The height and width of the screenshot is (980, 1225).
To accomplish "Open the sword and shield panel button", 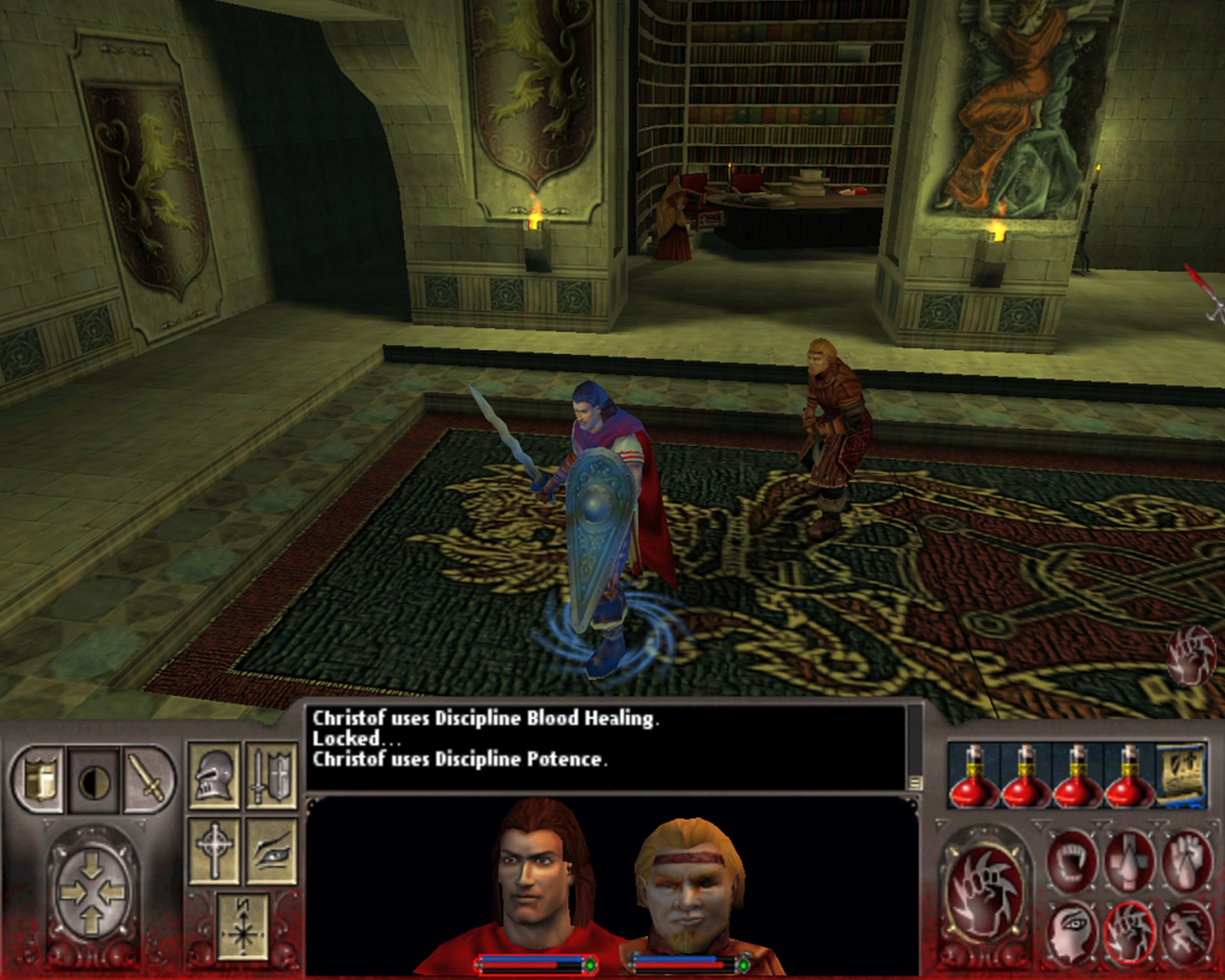I will [271, 776].
